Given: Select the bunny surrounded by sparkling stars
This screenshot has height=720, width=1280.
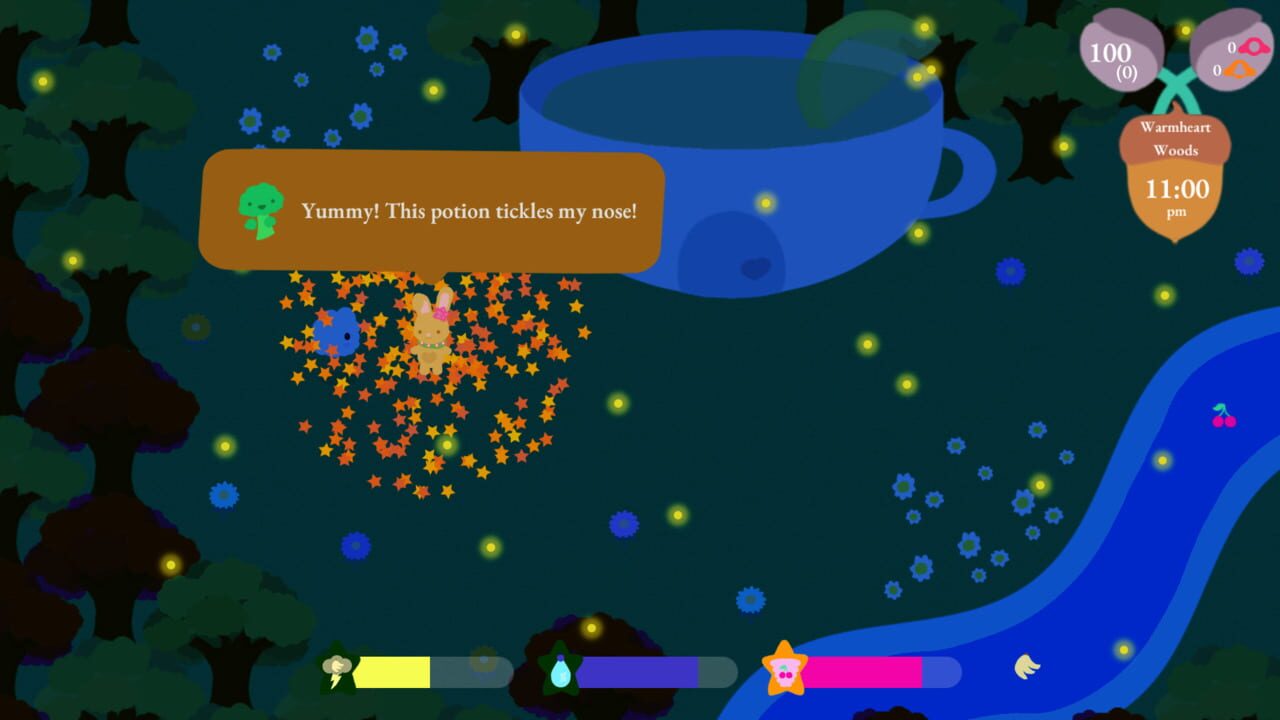Looking at the screenshot, I should click(433, 338).
